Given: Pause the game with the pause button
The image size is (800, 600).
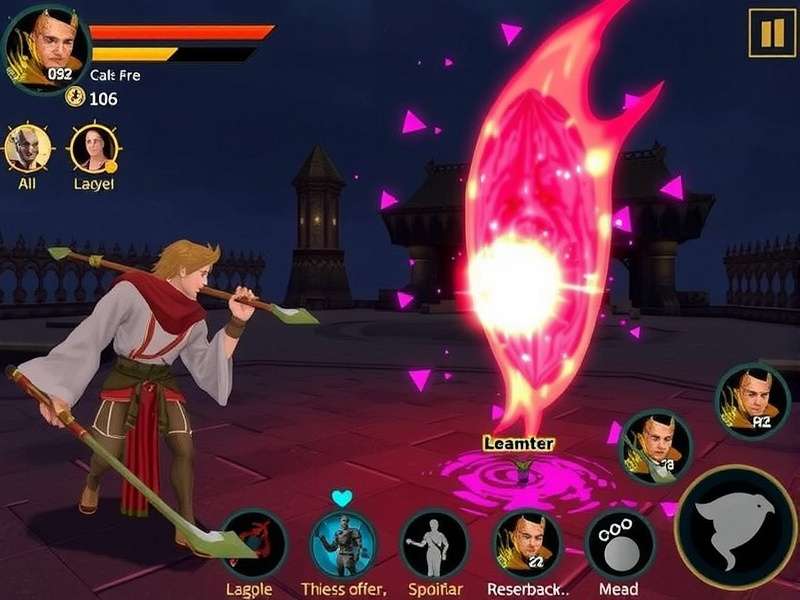Looking at the screenshot, I should (x=772, y=33).
